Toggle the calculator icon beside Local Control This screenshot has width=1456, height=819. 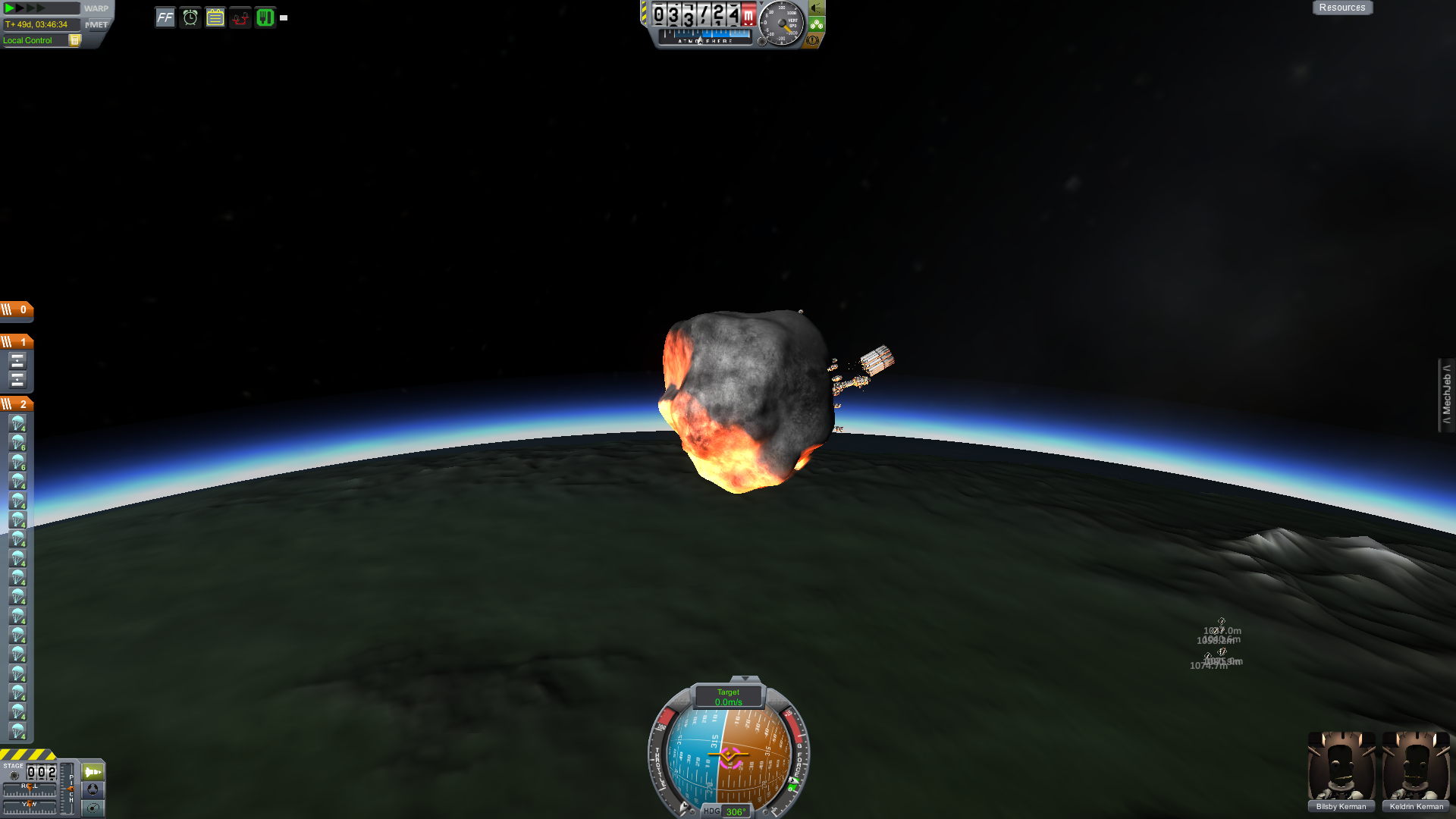(74, 40)
